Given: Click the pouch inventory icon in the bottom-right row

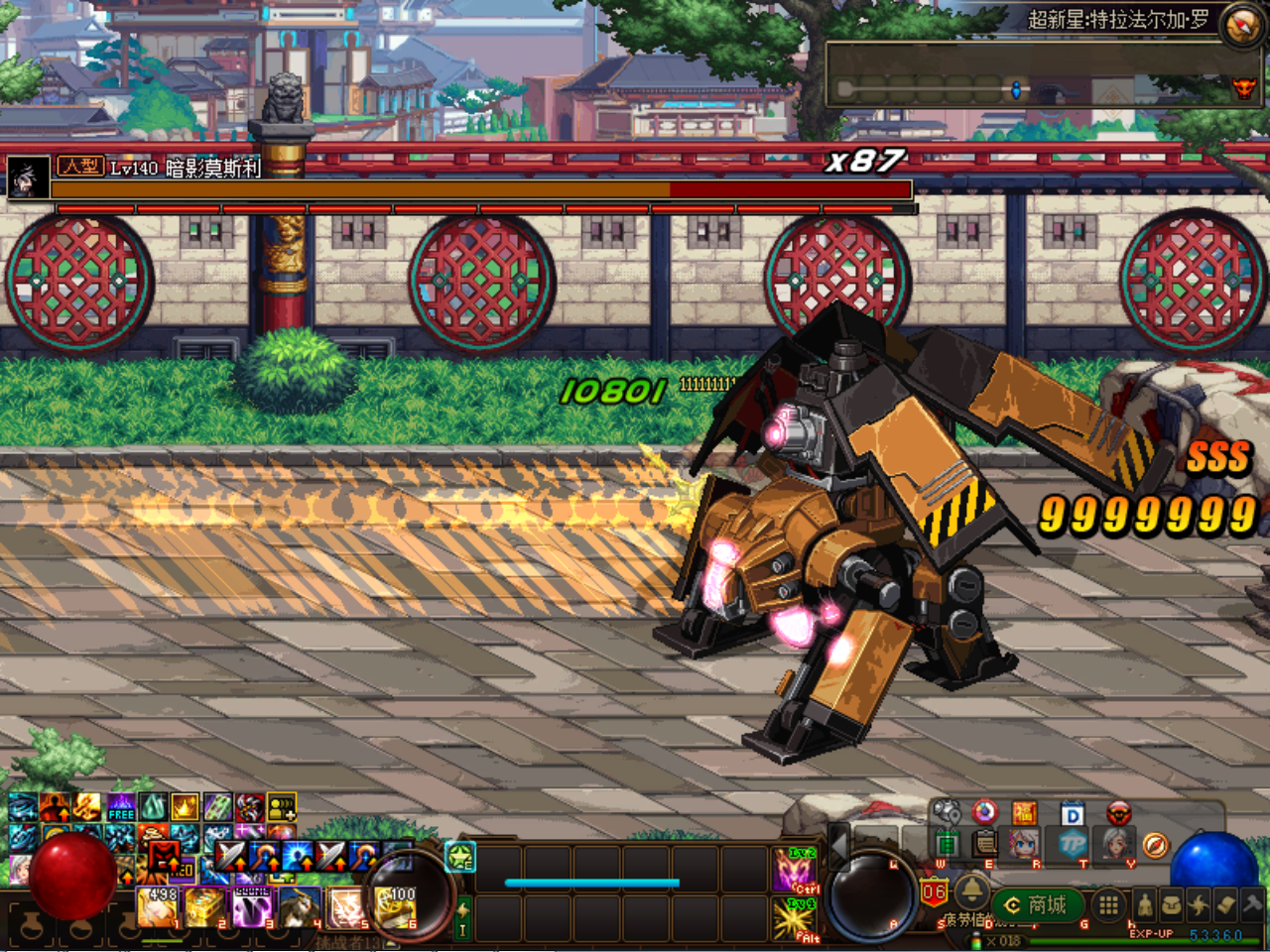Looking at the screenshot, I should 1172,904.
